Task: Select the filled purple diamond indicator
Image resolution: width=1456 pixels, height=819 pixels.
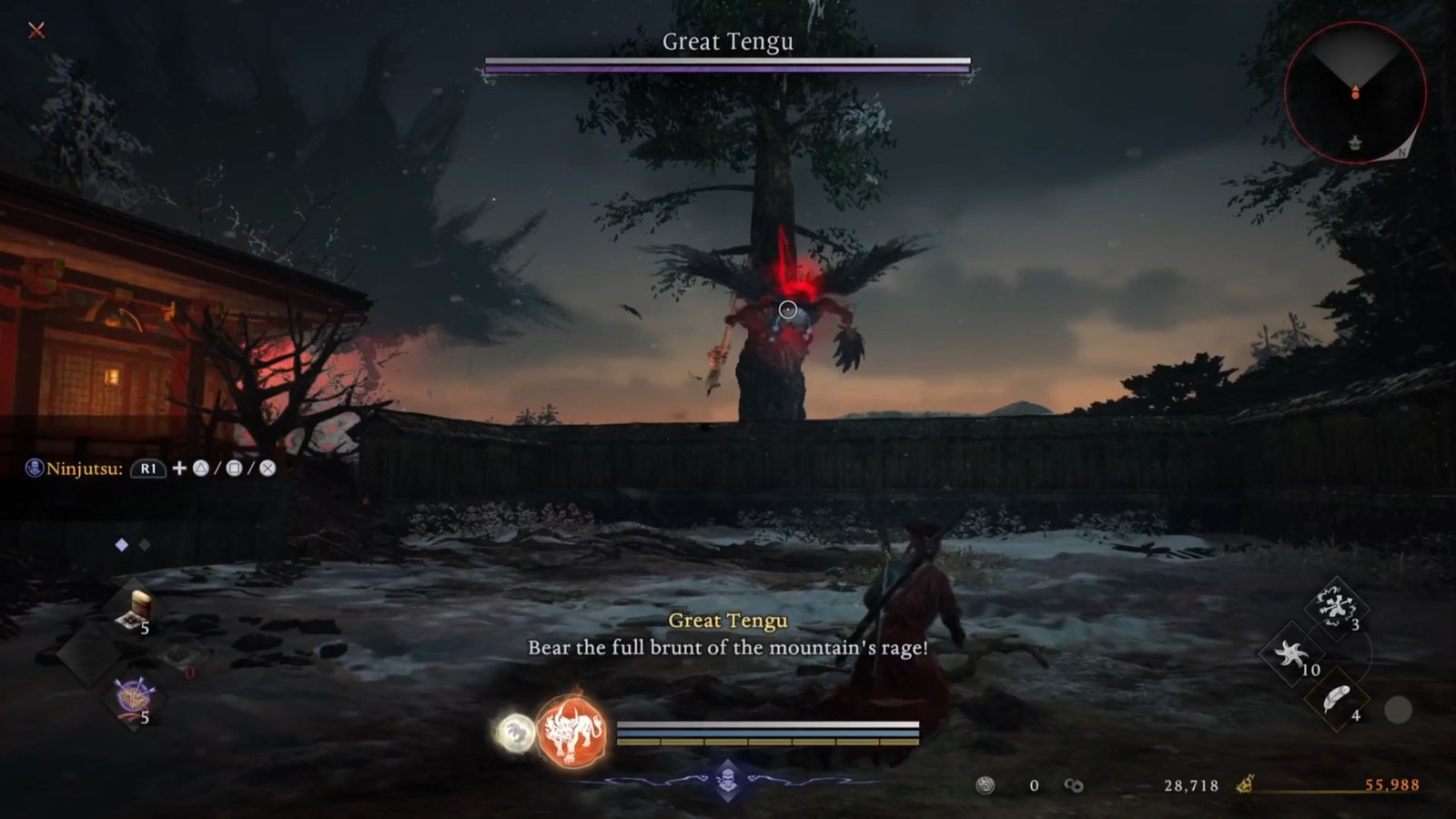Action: tap(120, 544)
